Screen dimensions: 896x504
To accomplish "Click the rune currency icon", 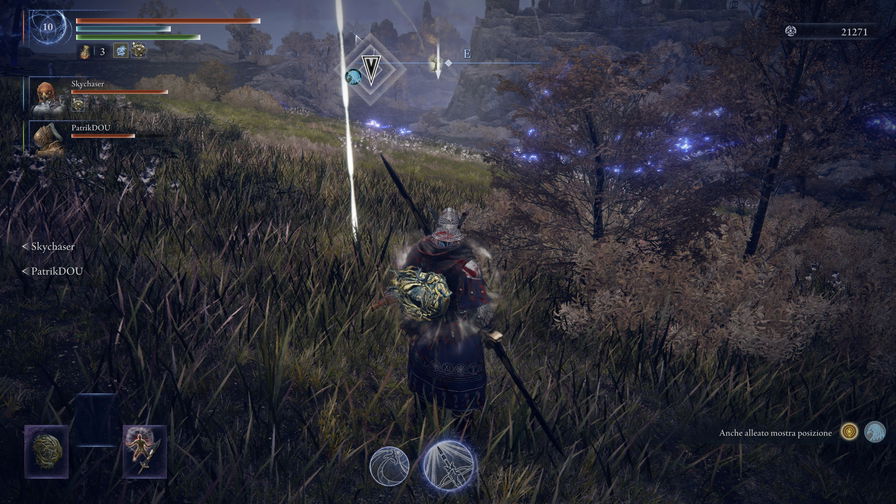I will (791, 32).
